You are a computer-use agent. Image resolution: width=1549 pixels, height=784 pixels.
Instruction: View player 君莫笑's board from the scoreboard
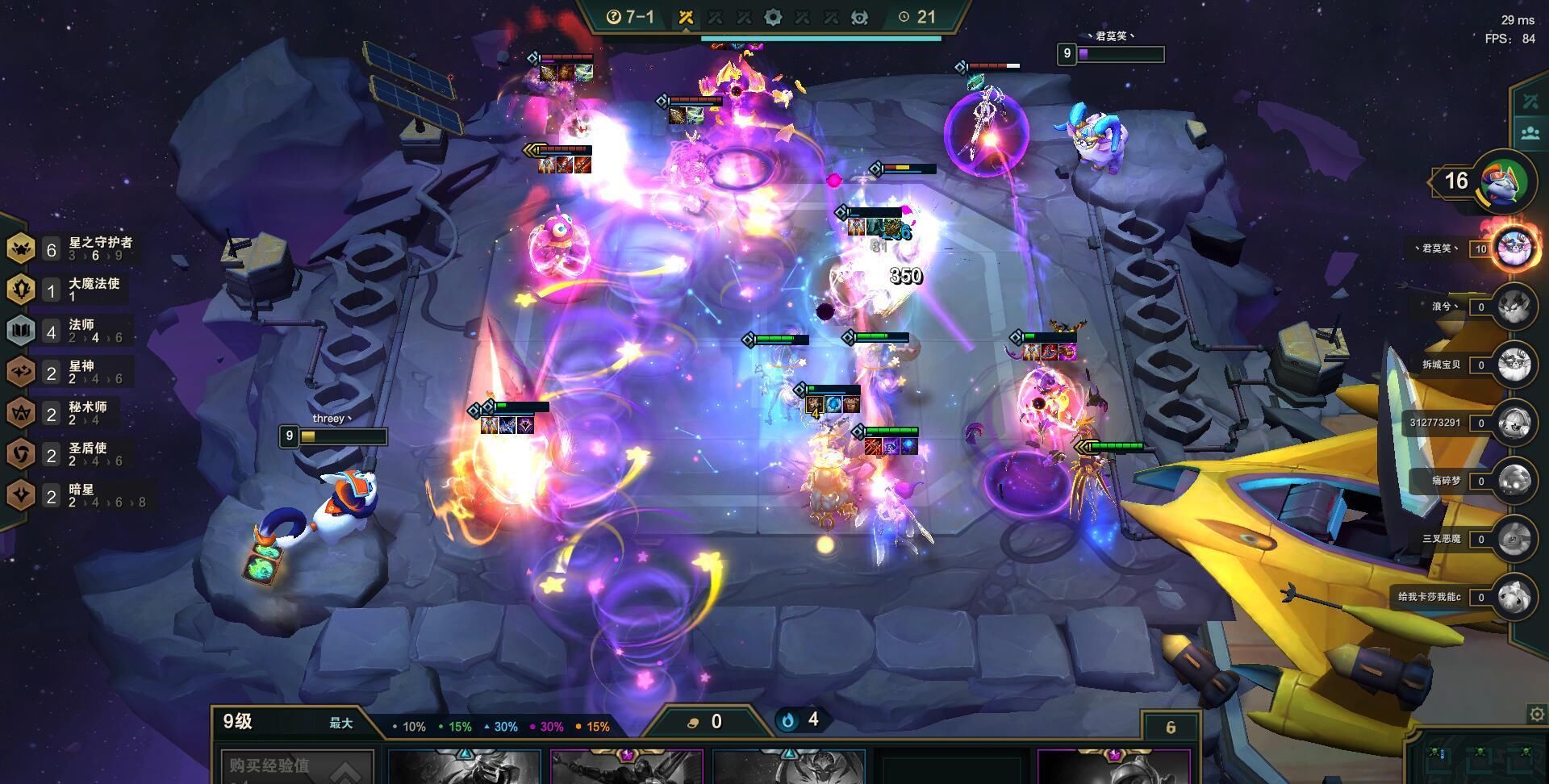coord(1515,248)
